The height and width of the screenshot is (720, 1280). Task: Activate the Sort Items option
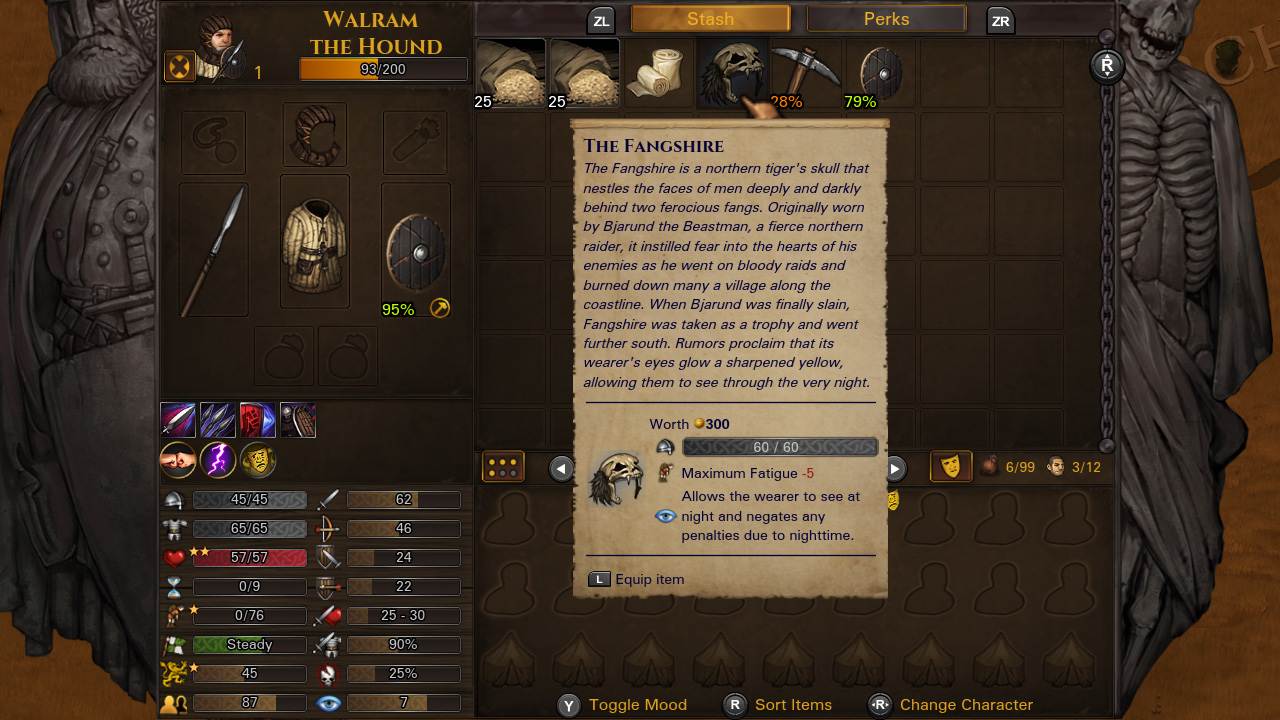[791, 705]
